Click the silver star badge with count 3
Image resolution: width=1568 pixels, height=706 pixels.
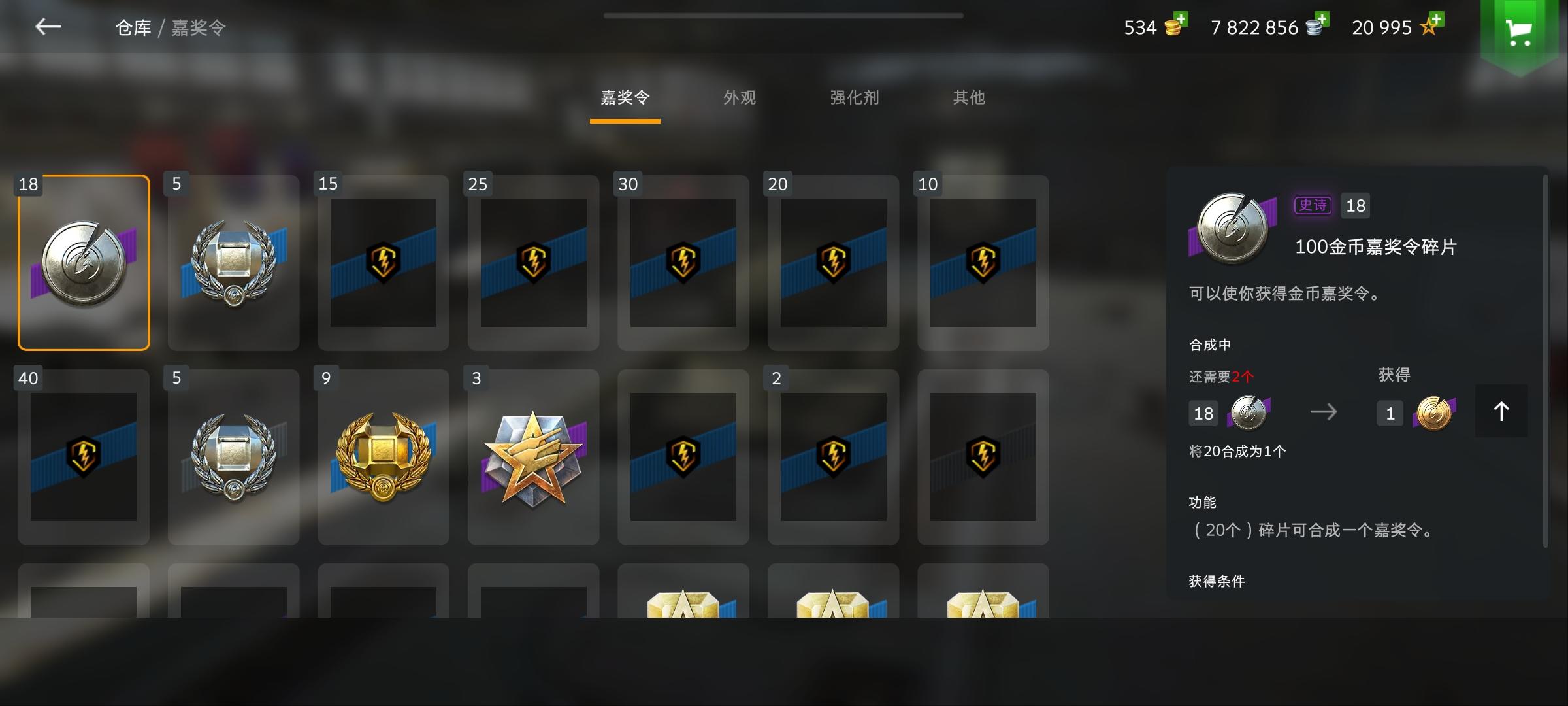pos(533,456)
